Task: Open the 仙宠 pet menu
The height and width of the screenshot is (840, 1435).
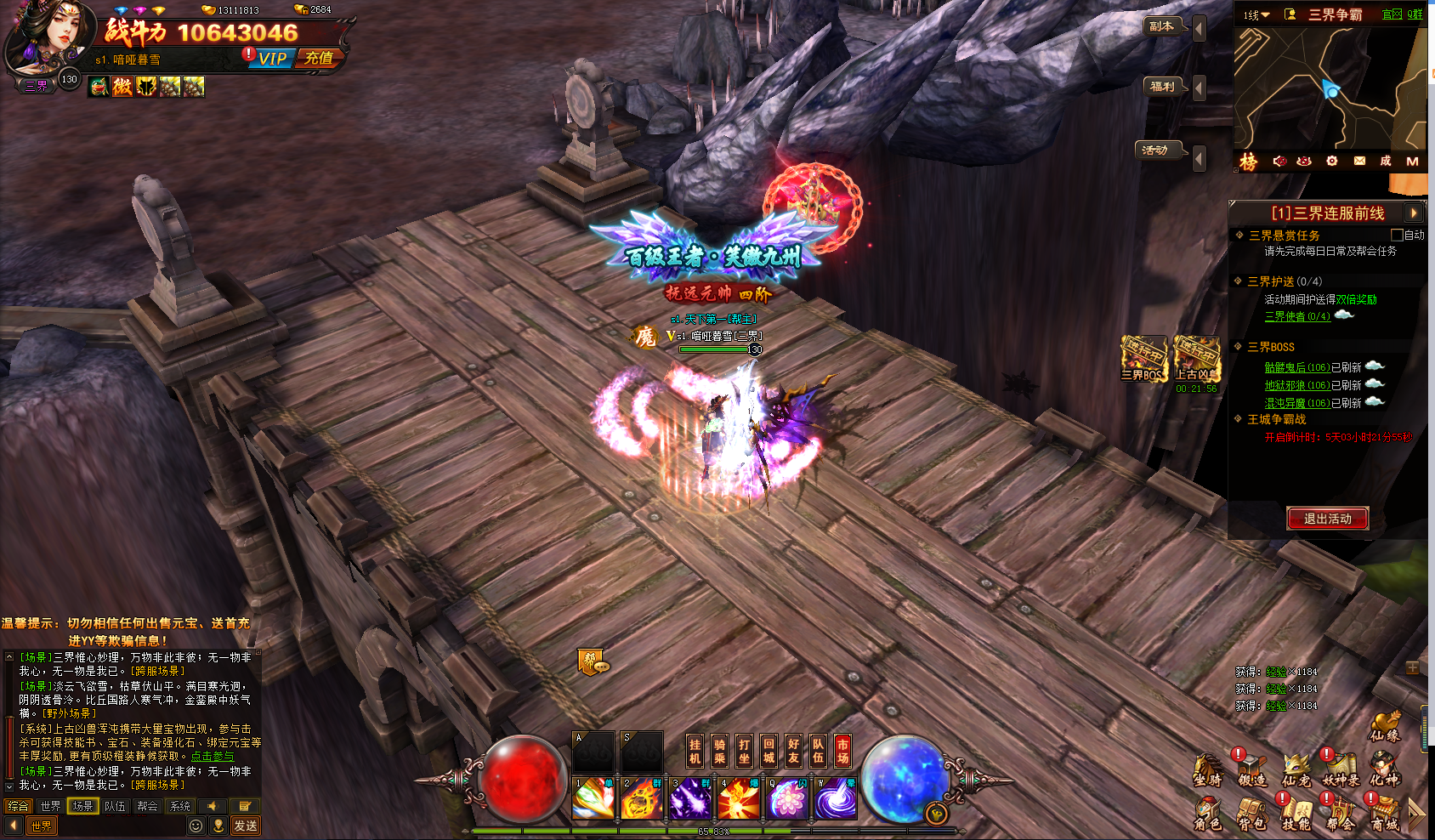Action: click(1296, 768)
